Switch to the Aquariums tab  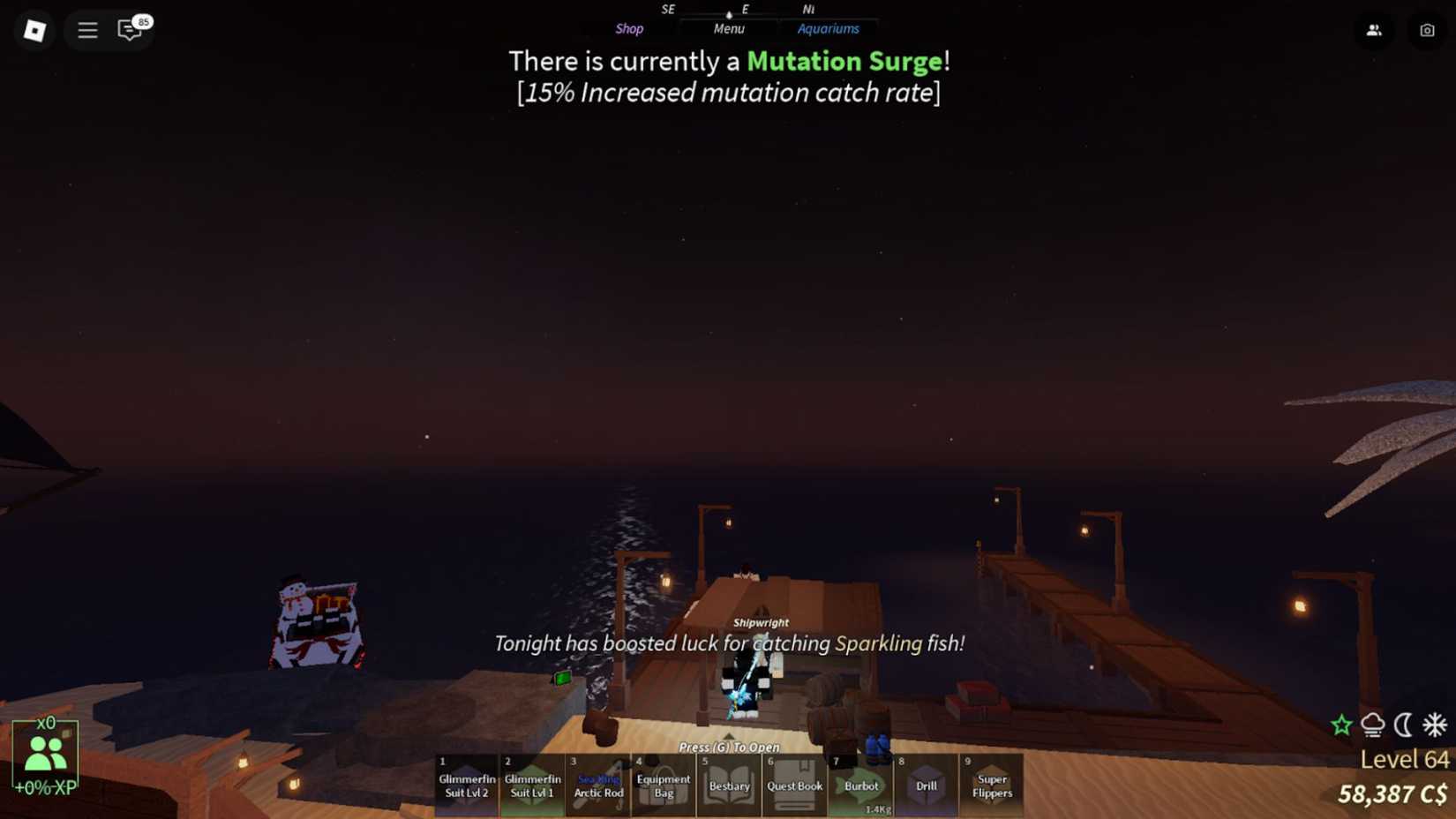pyautogui.click(x=829, y=28)
